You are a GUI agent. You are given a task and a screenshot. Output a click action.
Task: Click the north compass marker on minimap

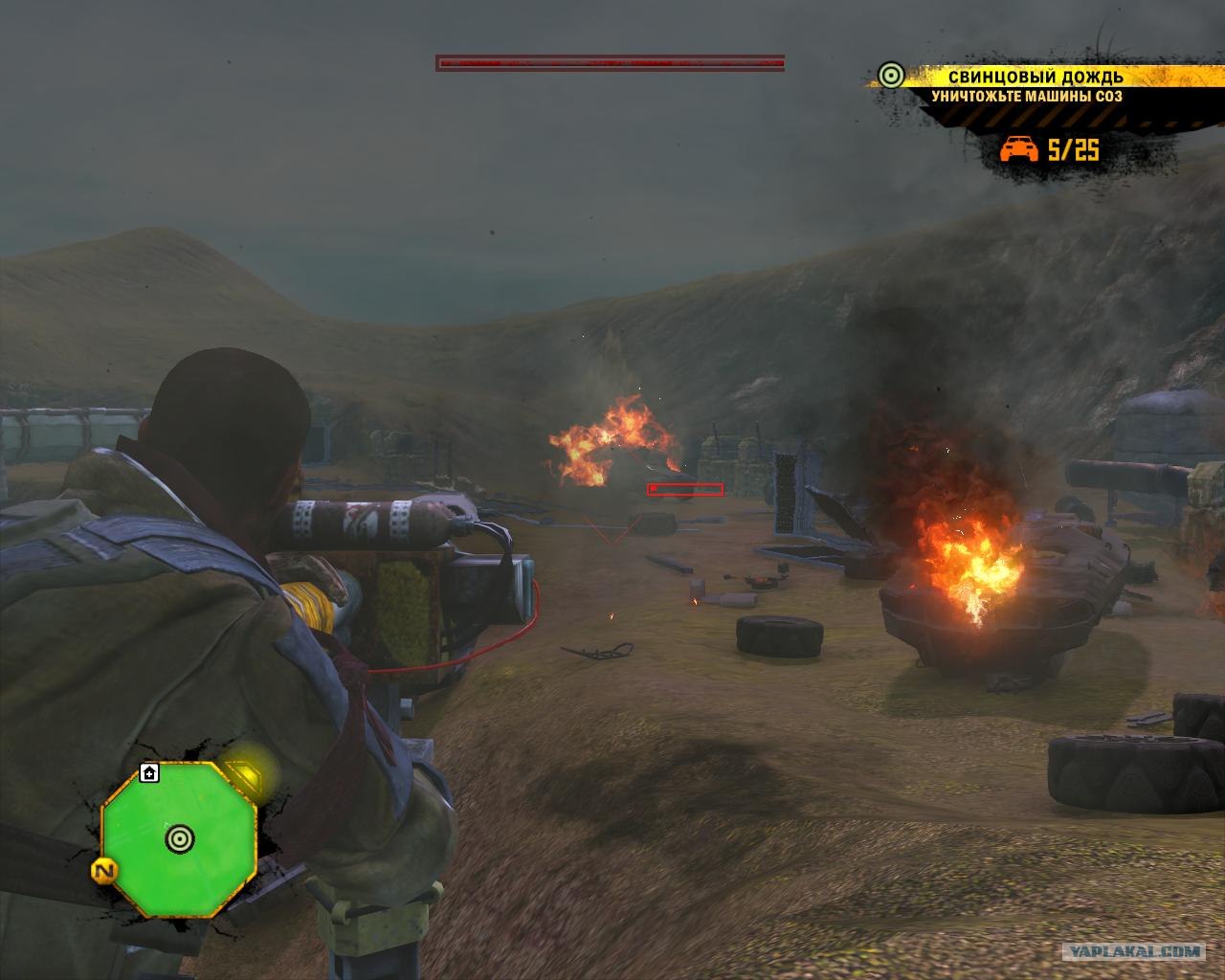104,872
